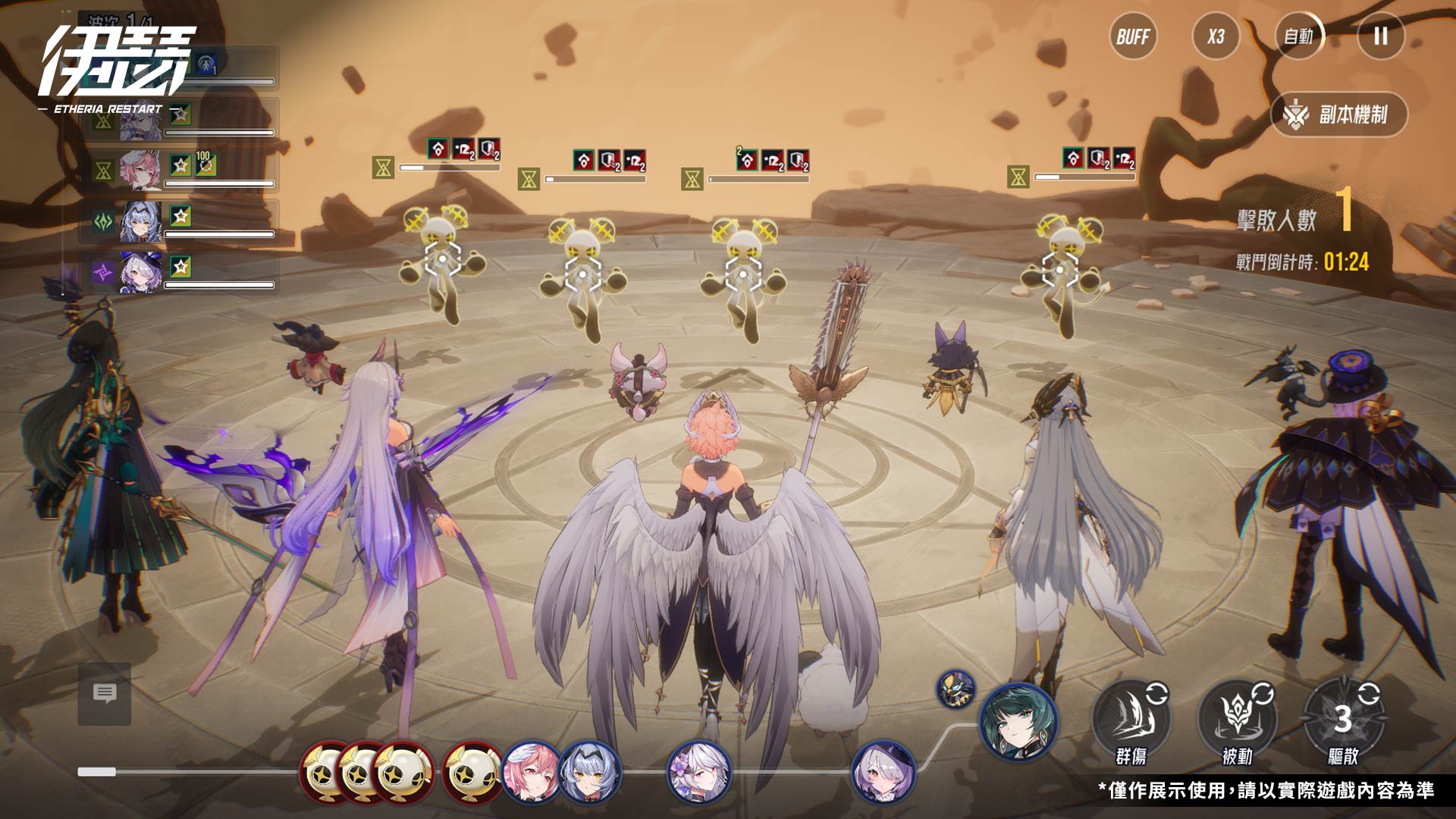Open the chat message box

105,693
